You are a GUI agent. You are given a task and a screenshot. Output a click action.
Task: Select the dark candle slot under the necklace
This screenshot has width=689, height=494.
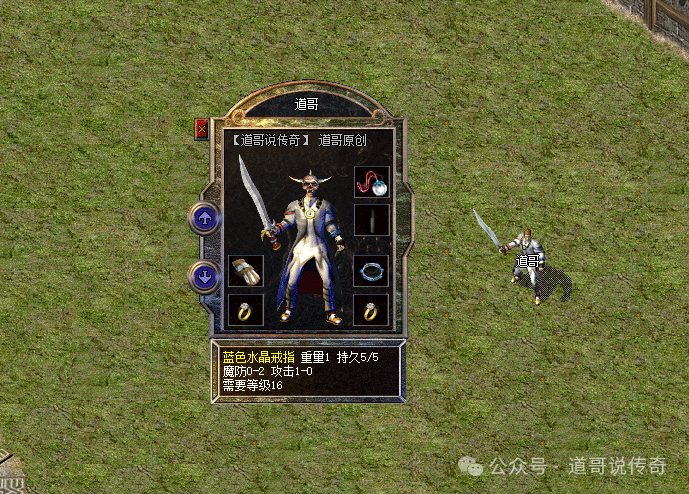(371, 220)
